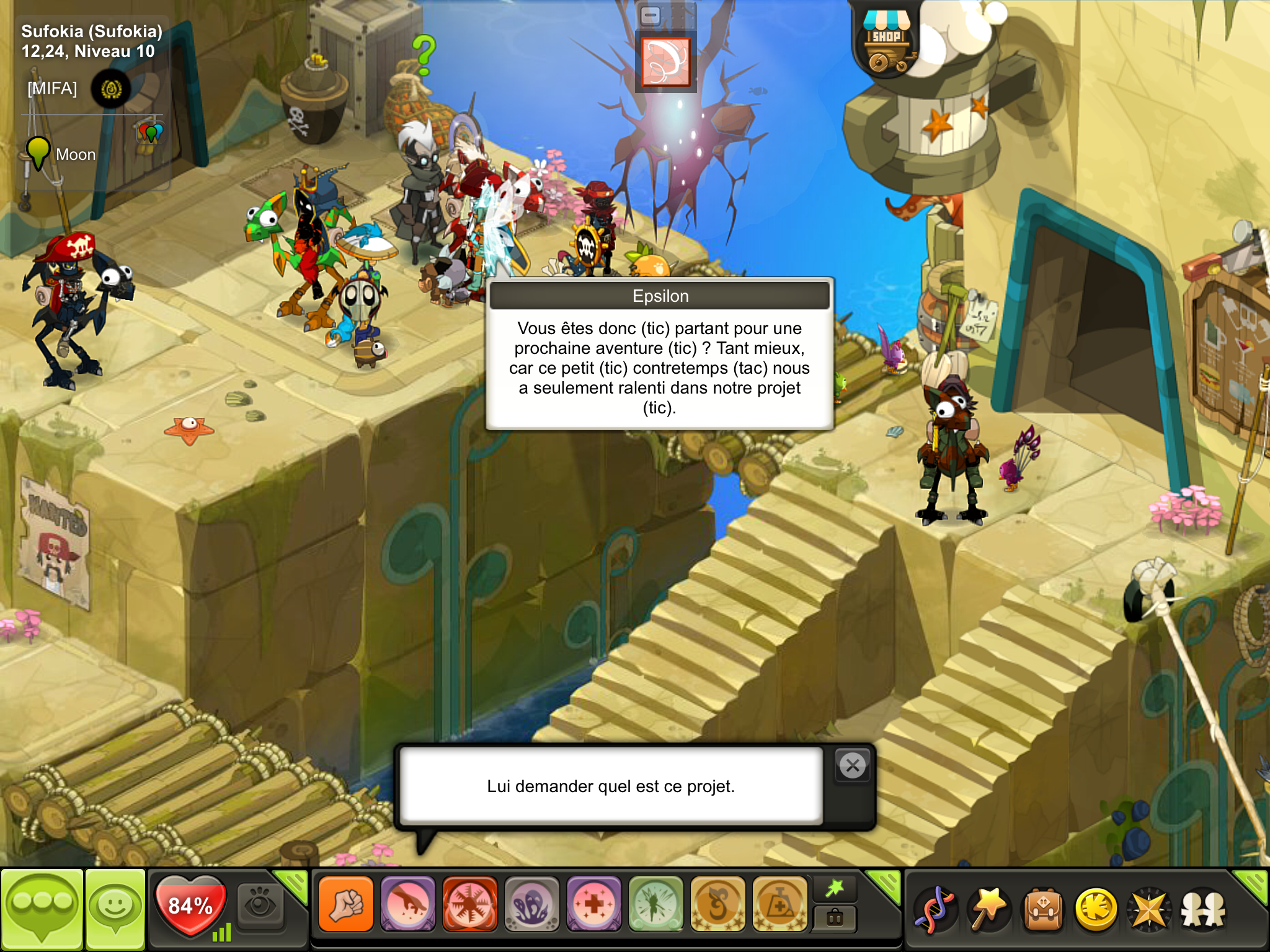Viewport: 1270px width, 952px height.
Task: Open the gold kama coin marketplace
Action: tap(1096, 910)
